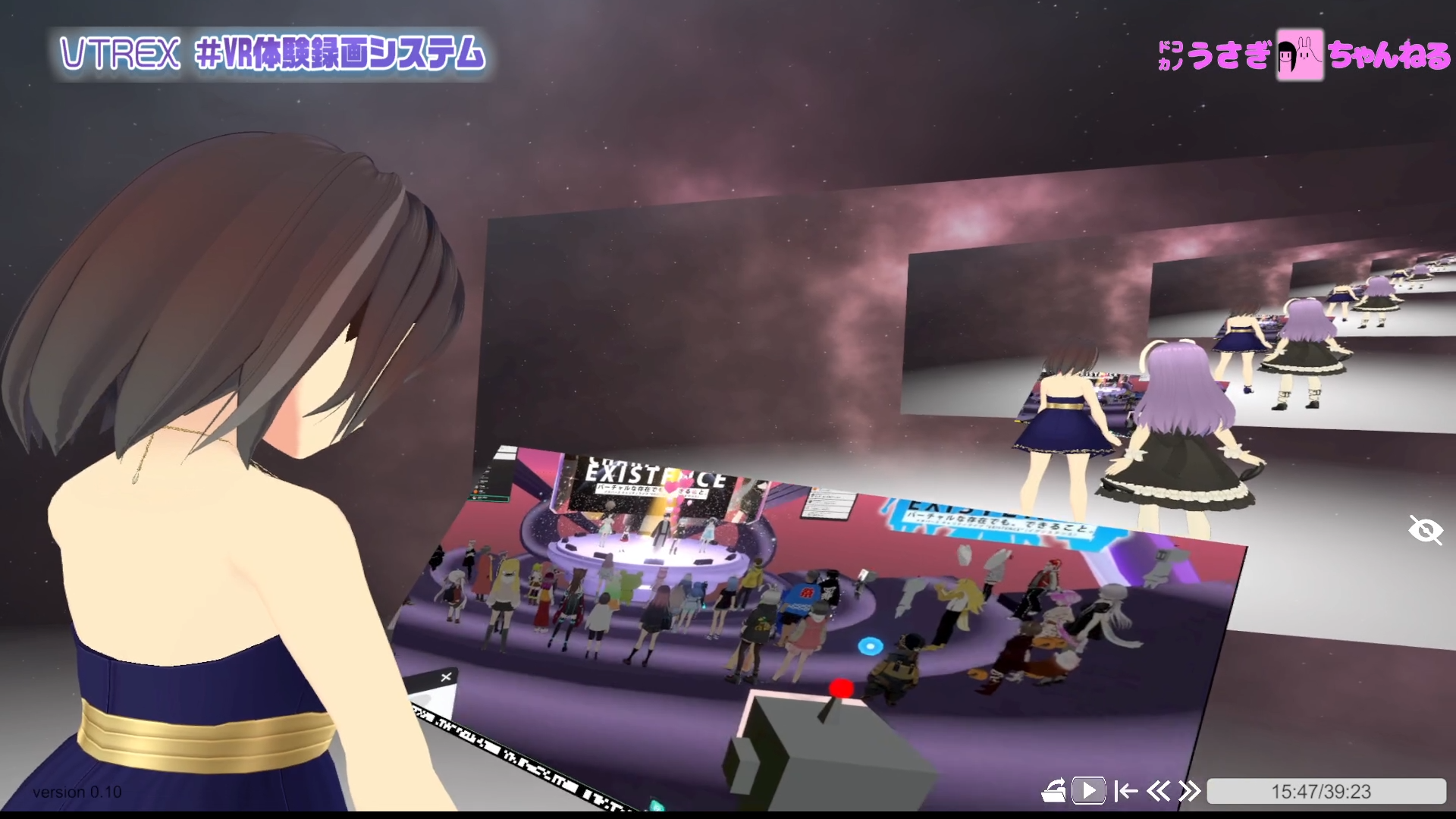
Task: Close the white popup panel near the avatar
Action: click(x=447, y=676)
